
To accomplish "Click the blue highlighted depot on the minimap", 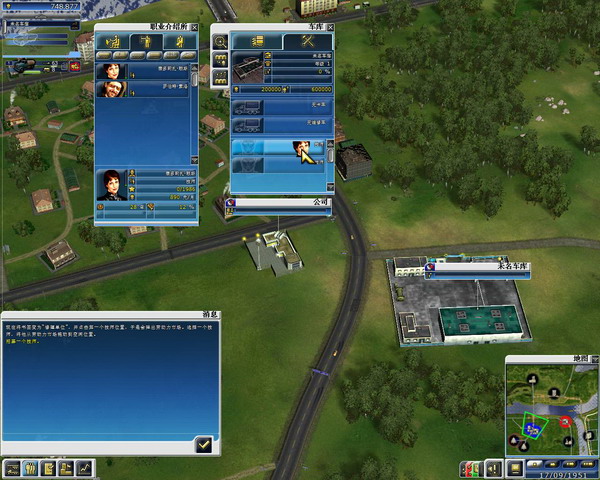I will click(x=533, y=427).
